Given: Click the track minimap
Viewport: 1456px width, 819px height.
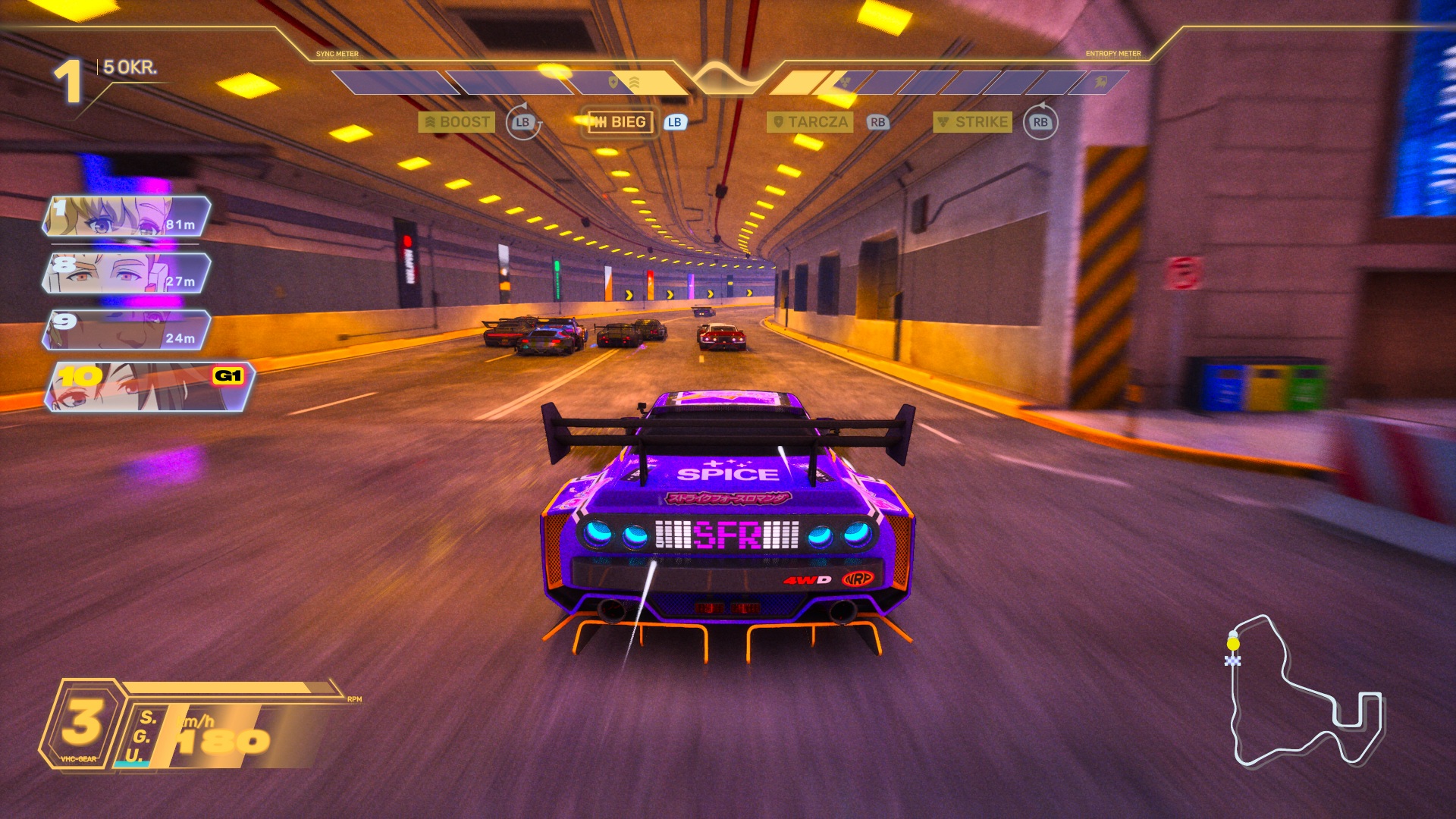Looking at the screenshot, I should point(1303,692).
